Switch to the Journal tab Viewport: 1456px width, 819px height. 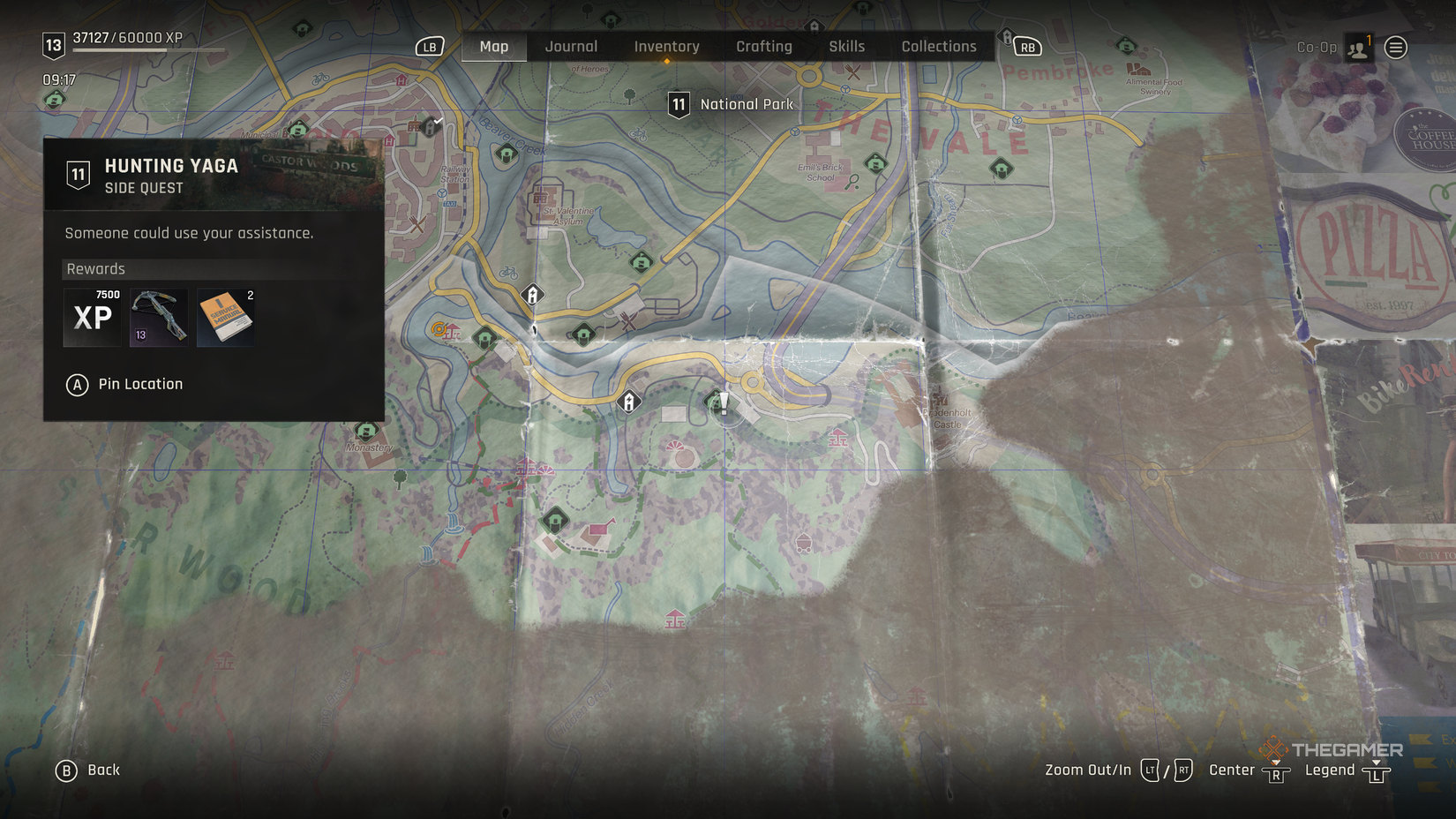[572, 47]
